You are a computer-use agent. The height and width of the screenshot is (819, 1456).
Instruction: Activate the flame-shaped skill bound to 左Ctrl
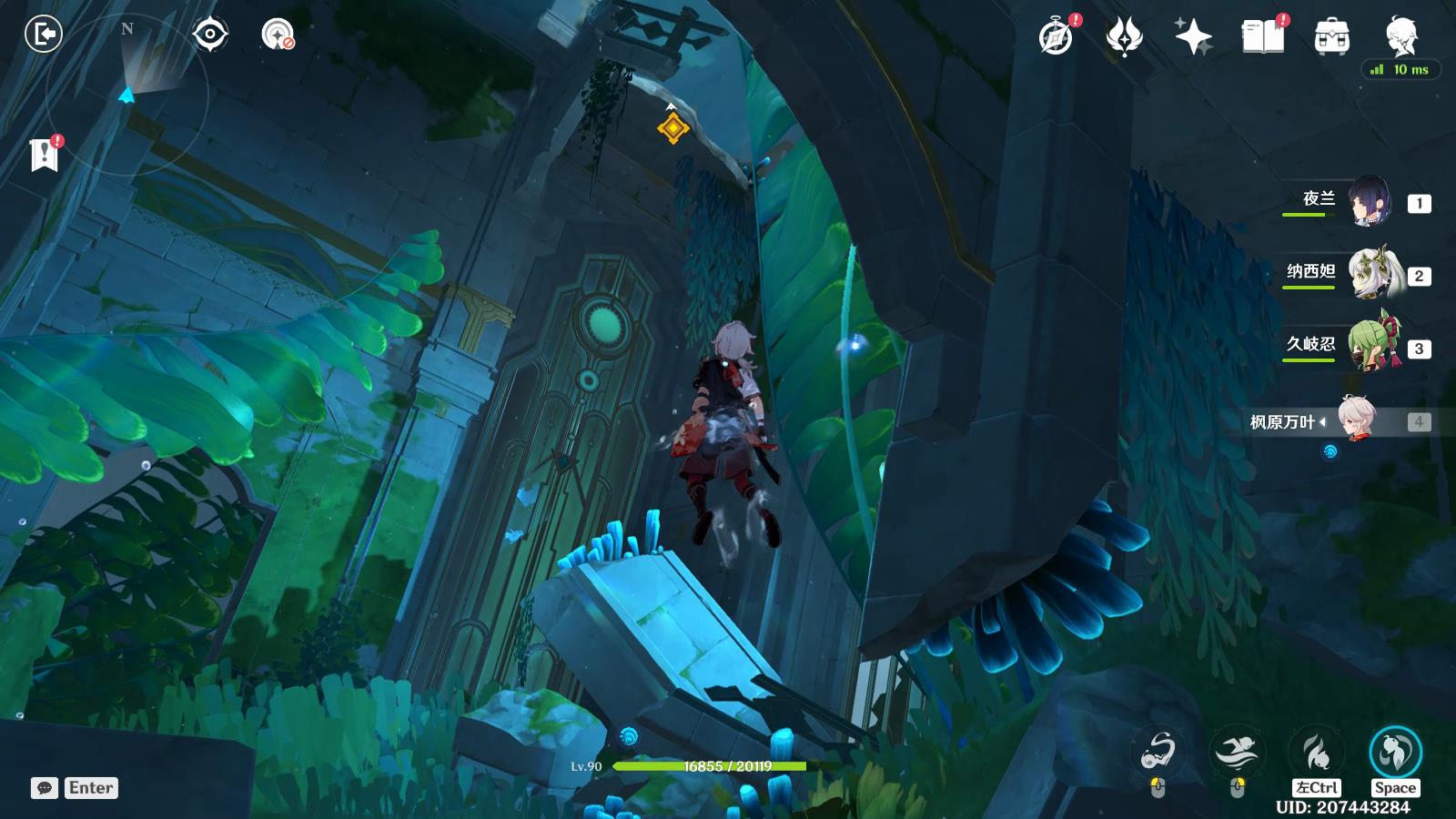1316,752
